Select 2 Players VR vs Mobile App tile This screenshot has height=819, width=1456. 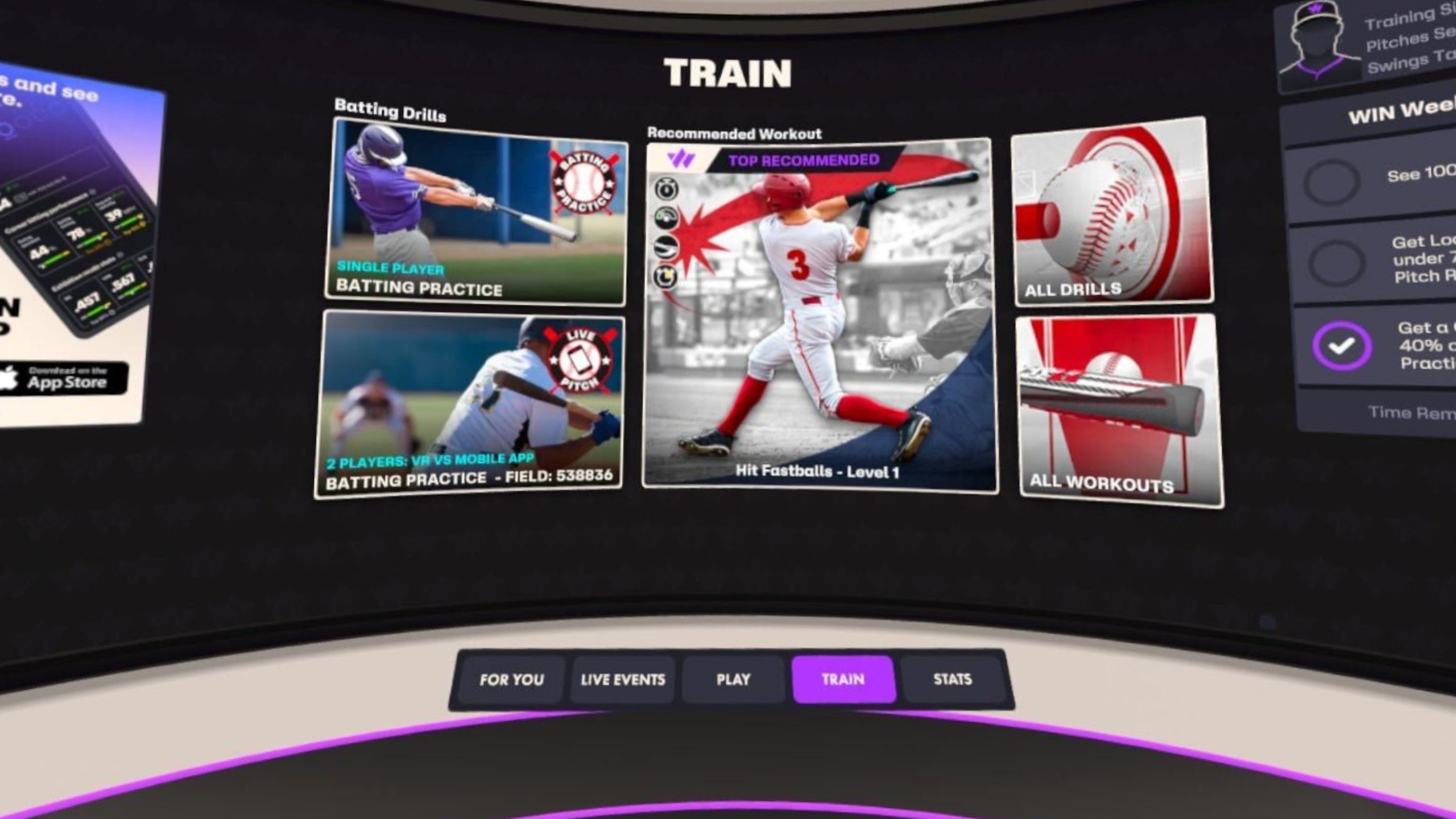click(x=470, y=405)
